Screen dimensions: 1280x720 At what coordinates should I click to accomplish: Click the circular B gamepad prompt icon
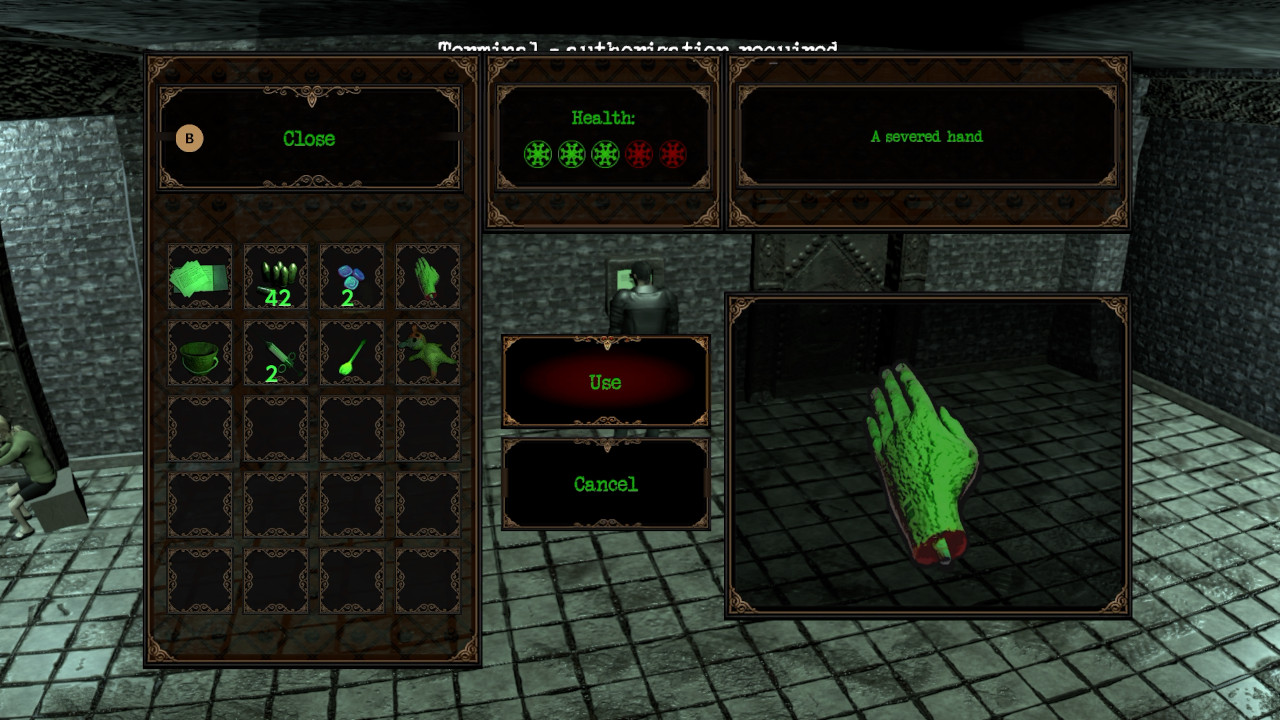click(x=189, y=139)
